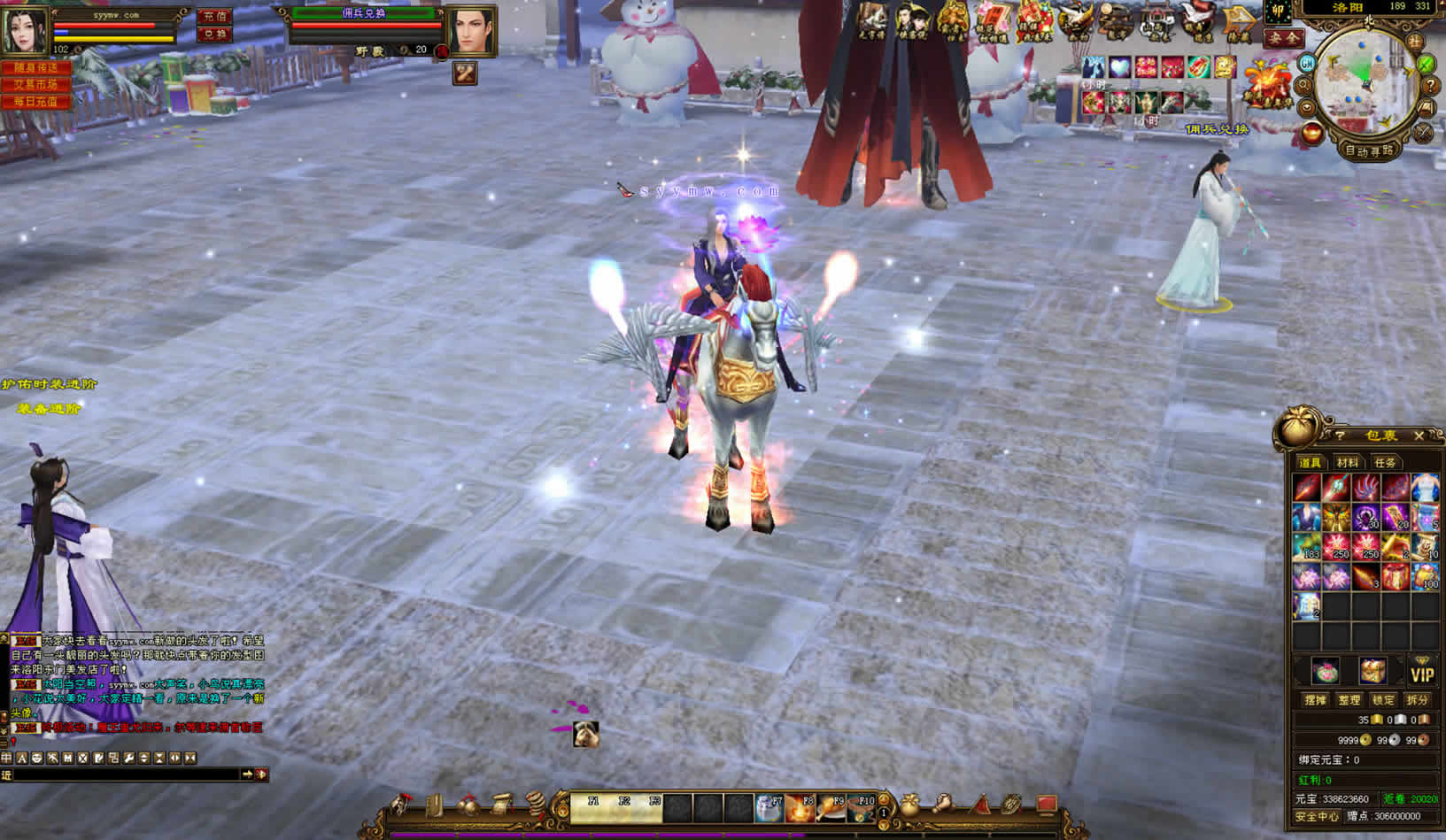Close the 包裹 bag window
The height and width of the screenshot is (840, 1446).
[1419, 435]
